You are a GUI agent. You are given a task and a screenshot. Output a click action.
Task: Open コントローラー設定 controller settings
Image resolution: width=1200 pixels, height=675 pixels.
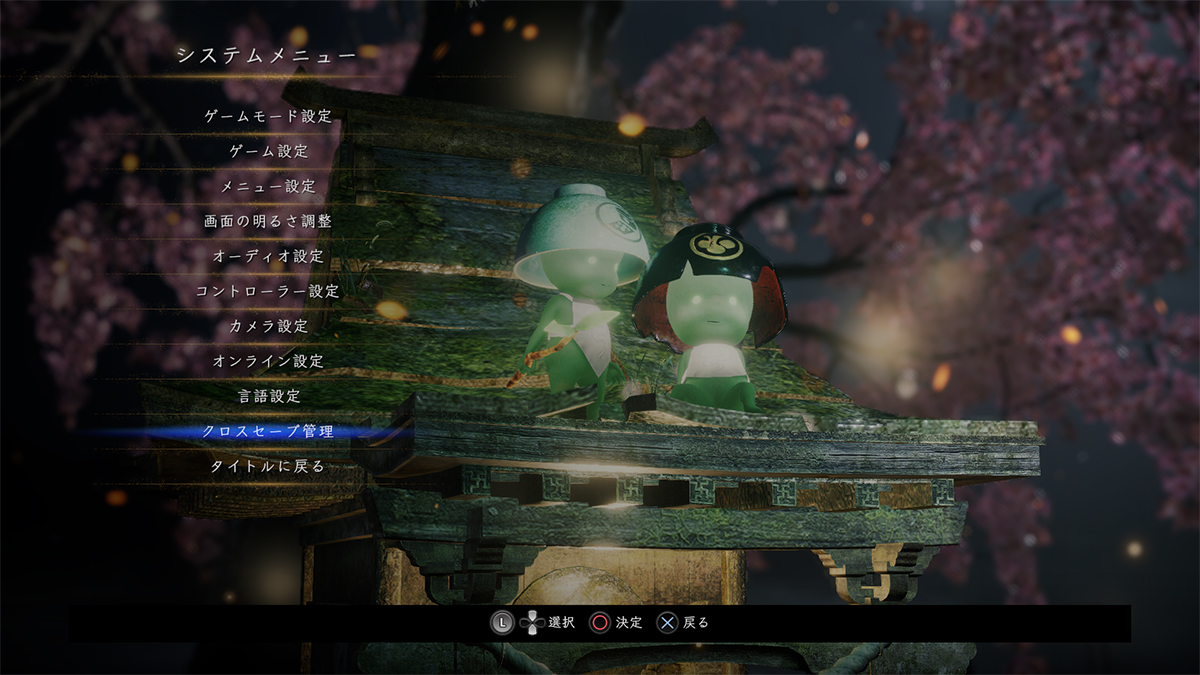[x=268, y=291]
